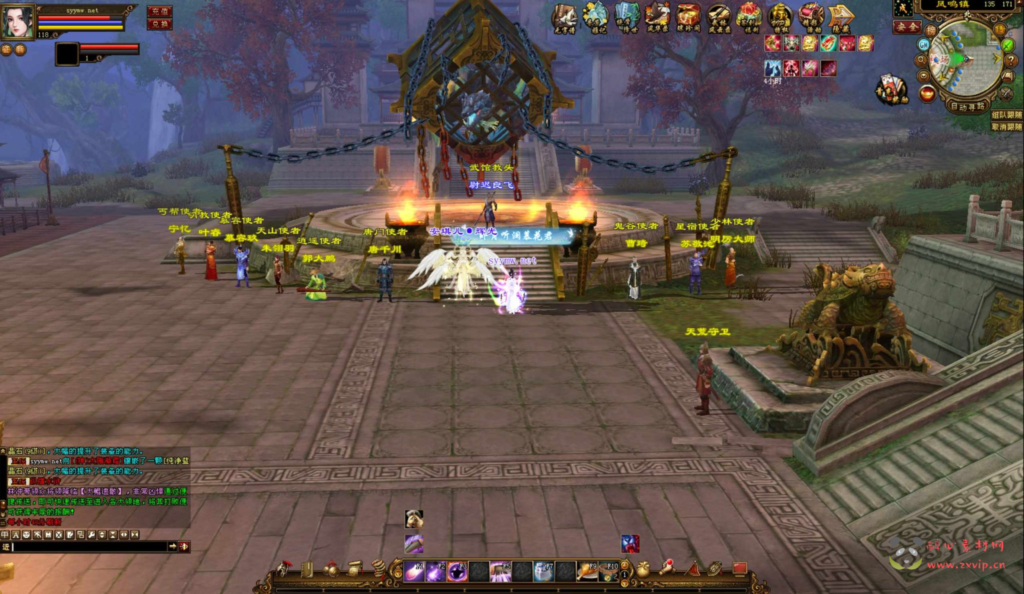Click the playing cards event icon
1024x594 pixels.
[x=889, y=88]
